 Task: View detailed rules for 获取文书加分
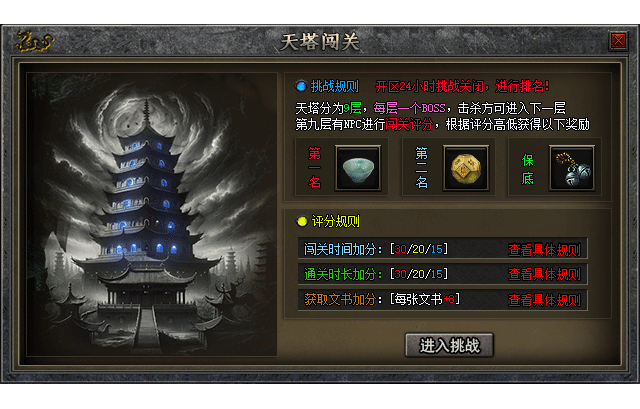pyautogui.click(x=543, y=299)
